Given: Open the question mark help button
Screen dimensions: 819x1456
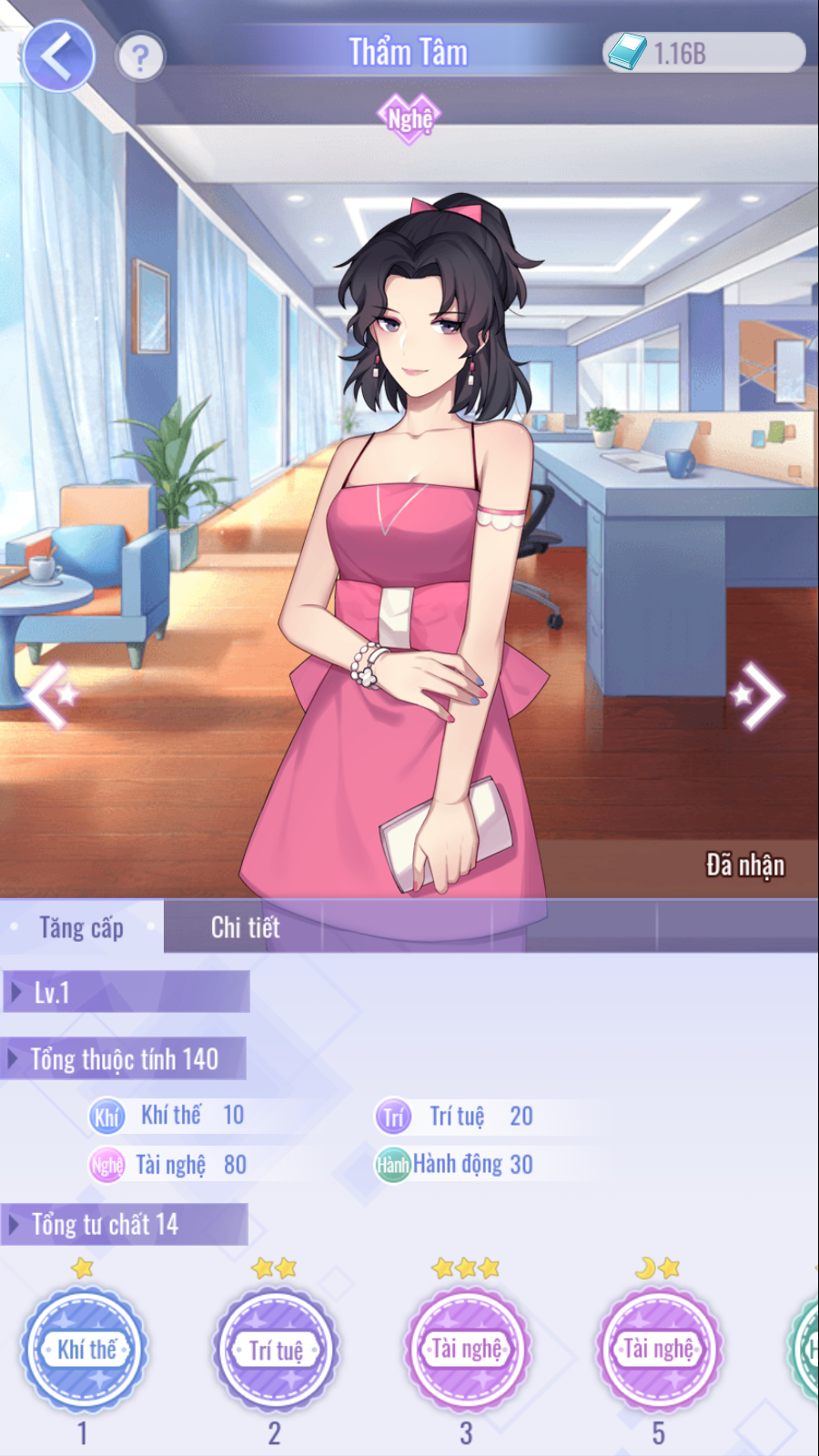Looking at the screenshot, I should (140, 57).
